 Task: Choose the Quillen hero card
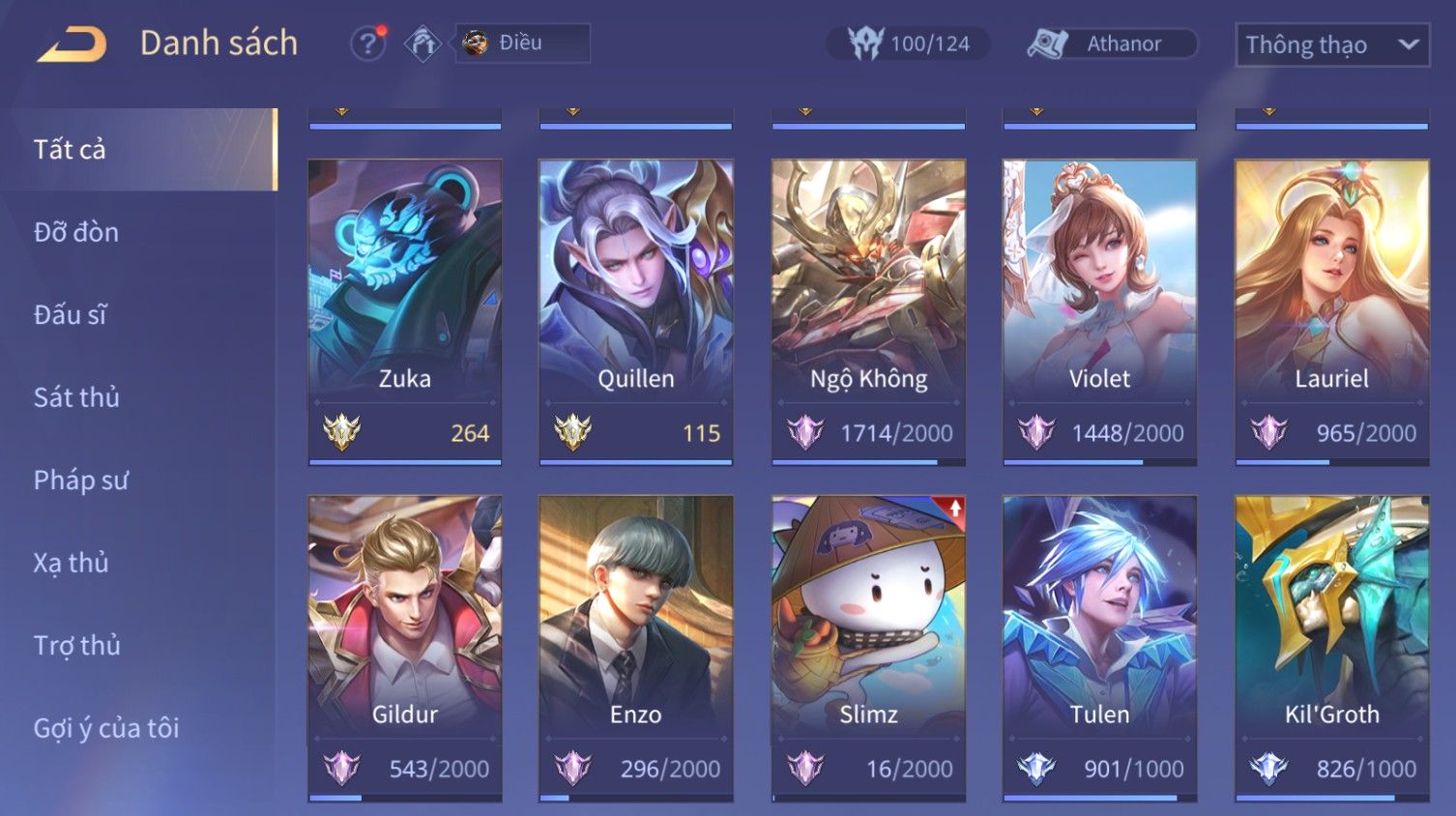tap(636, 309)
